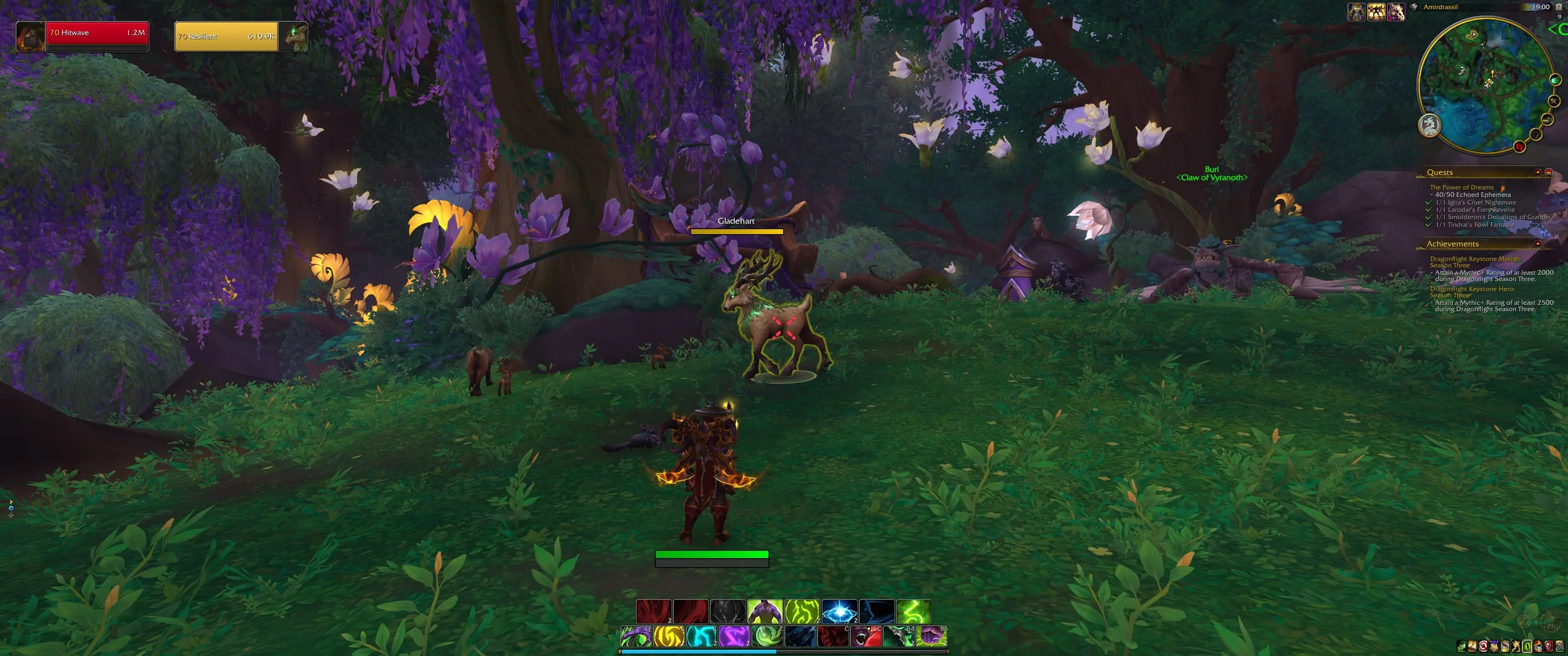The width and height of the screenshot is (1568, 656).
Task: Use the red fanged mouth ability
Action: tap(866, 636)
